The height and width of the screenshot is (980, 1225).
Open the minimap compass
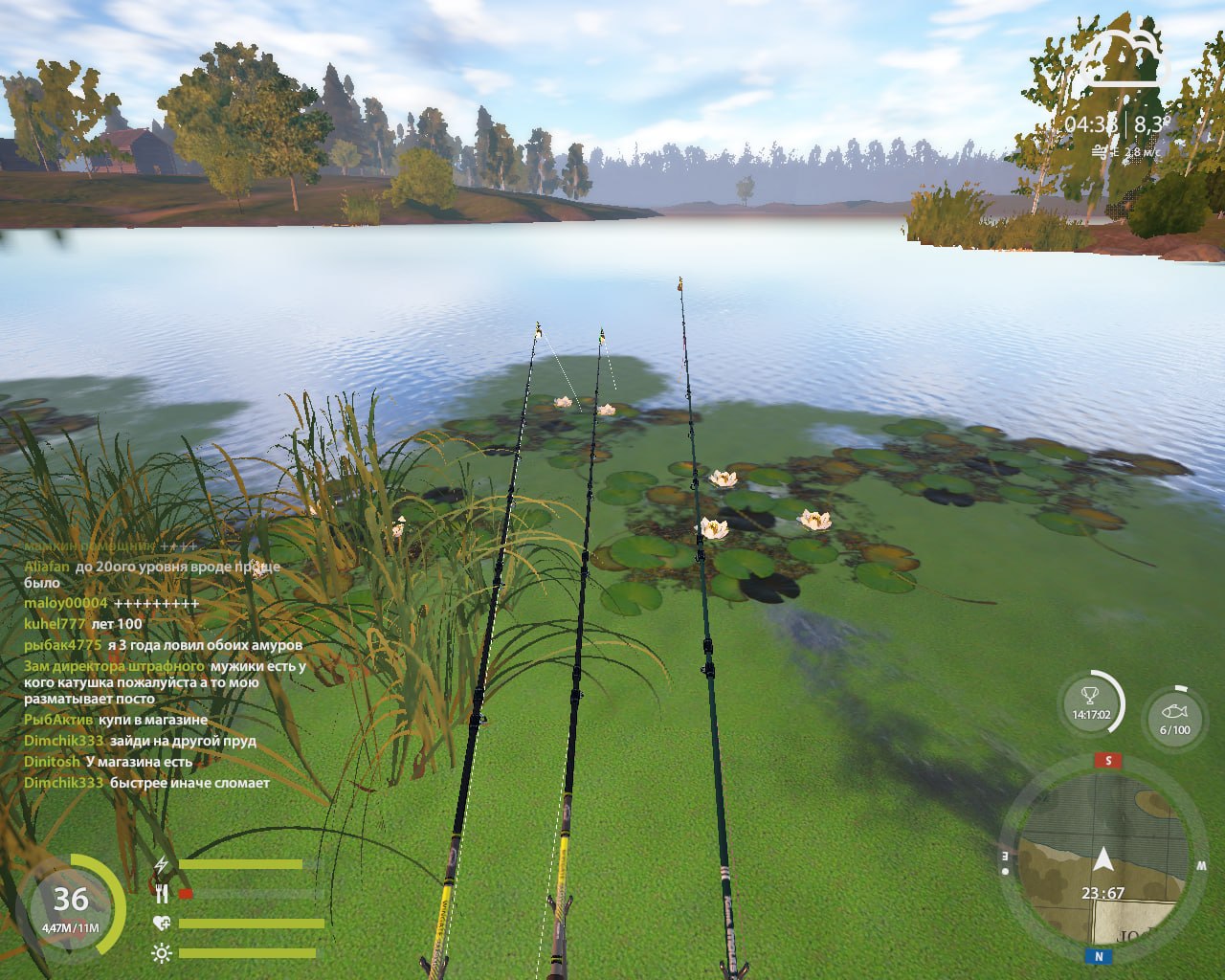pos(1102,858)
